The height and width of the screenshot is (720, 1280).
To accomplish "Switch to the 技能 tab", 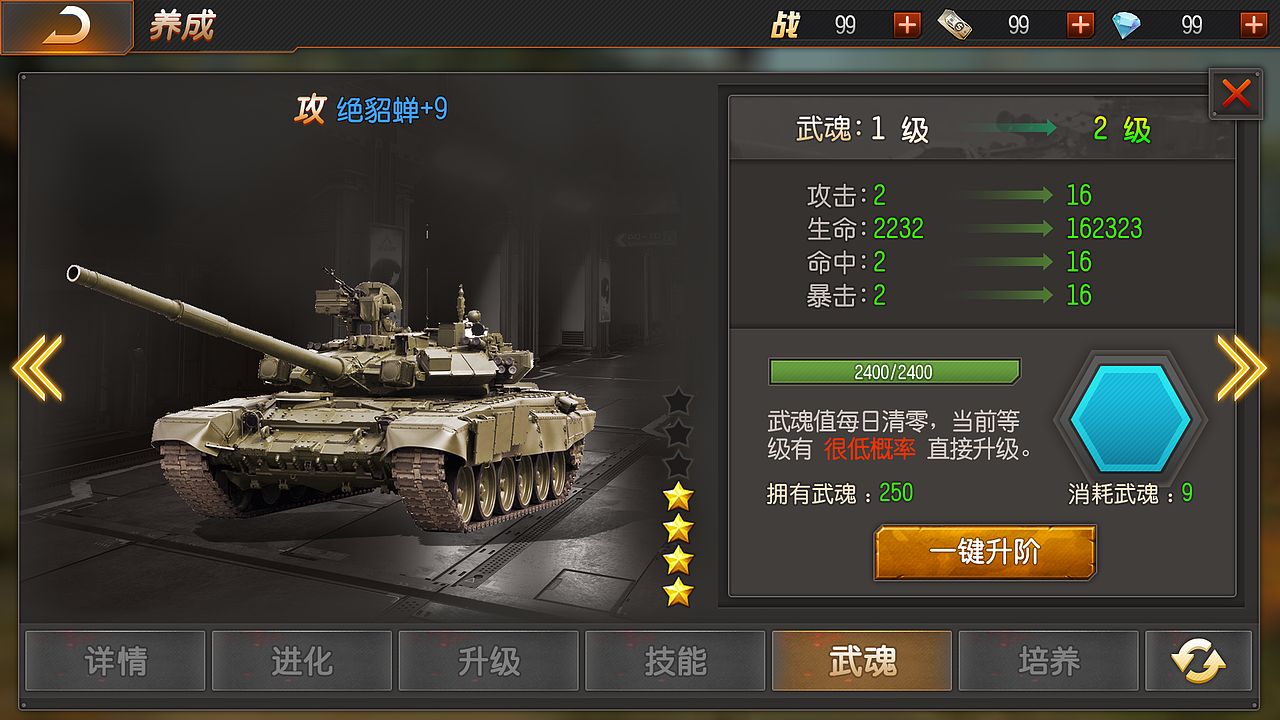I will click(675, 661).
